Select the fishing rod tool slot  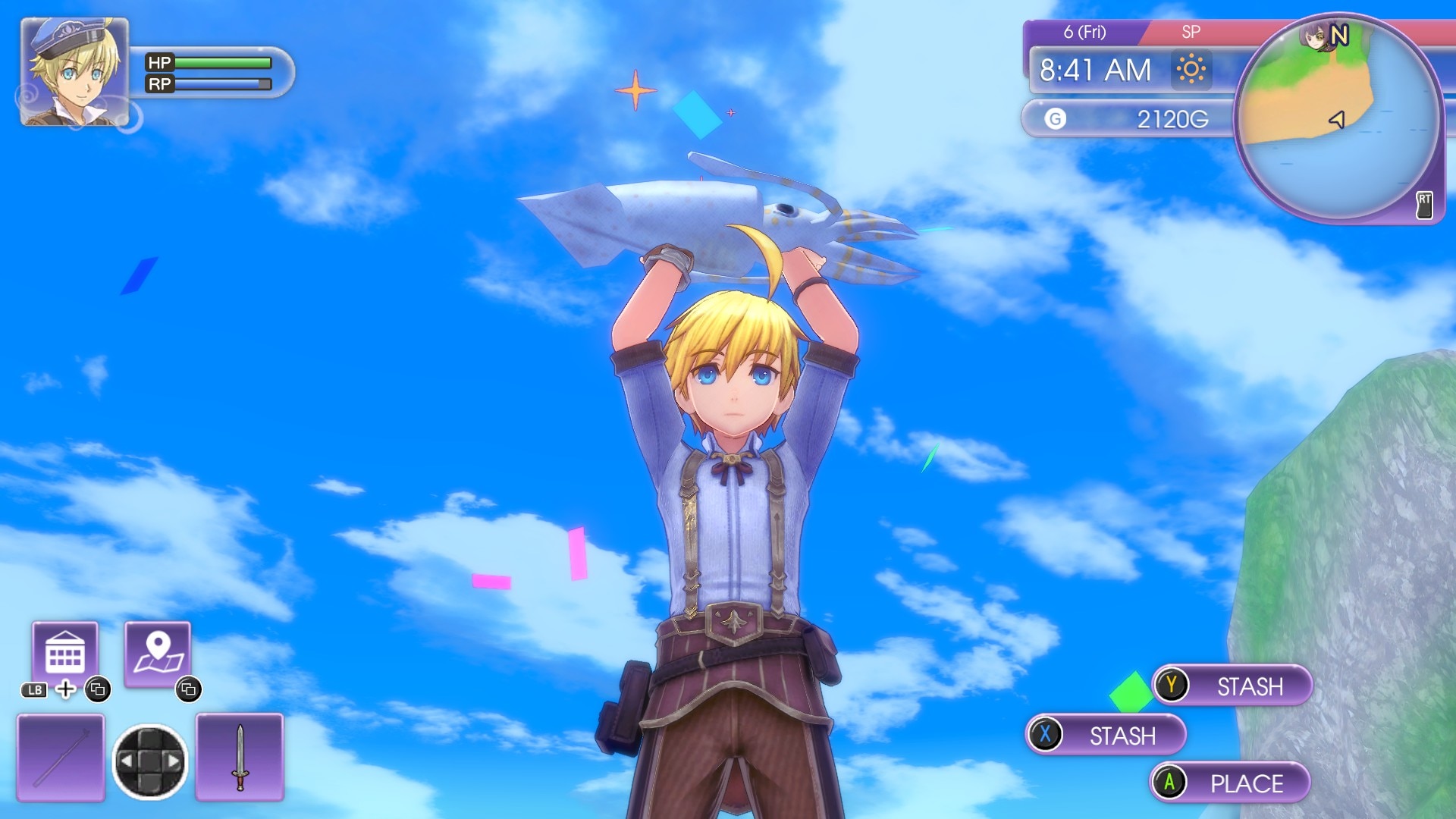pyautogui.click(x=61, y=758)
